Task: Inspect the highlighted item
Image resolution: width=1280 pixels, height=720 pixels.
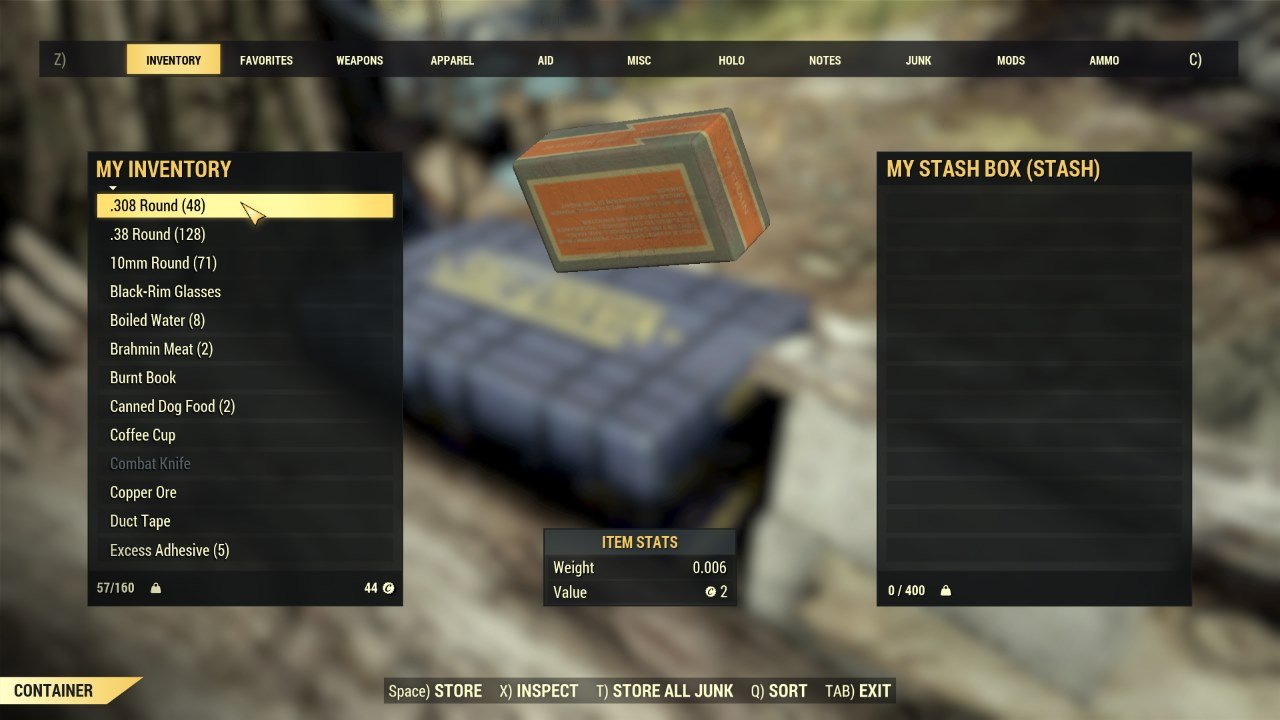Action: click(540, 690)
